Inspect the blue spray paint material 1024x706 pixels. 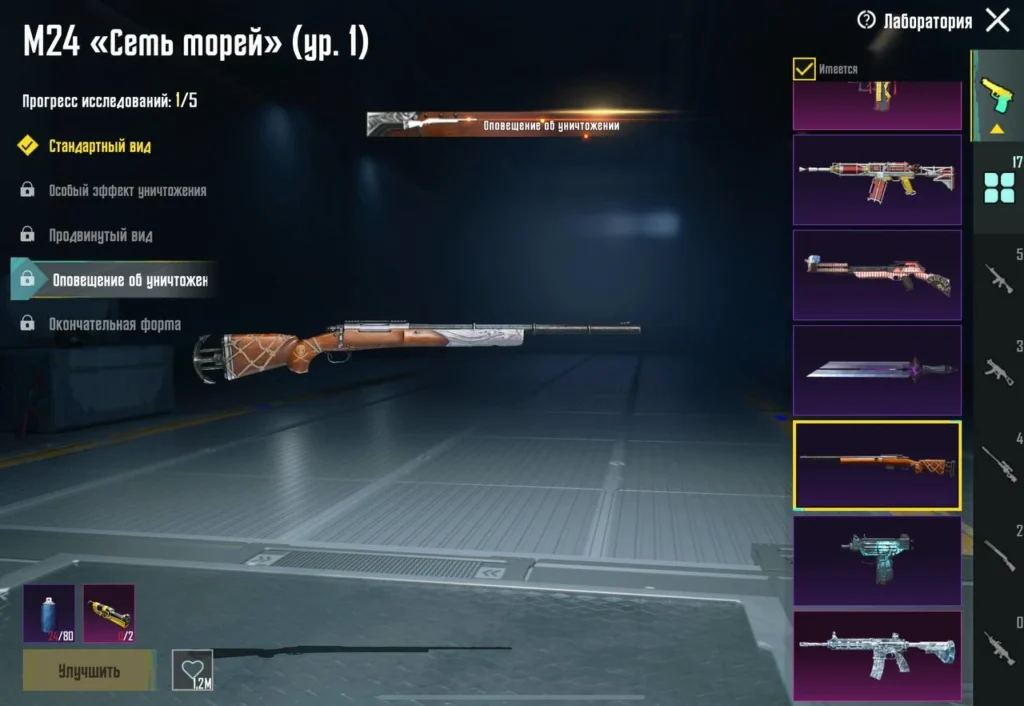[x=48, y=613]
